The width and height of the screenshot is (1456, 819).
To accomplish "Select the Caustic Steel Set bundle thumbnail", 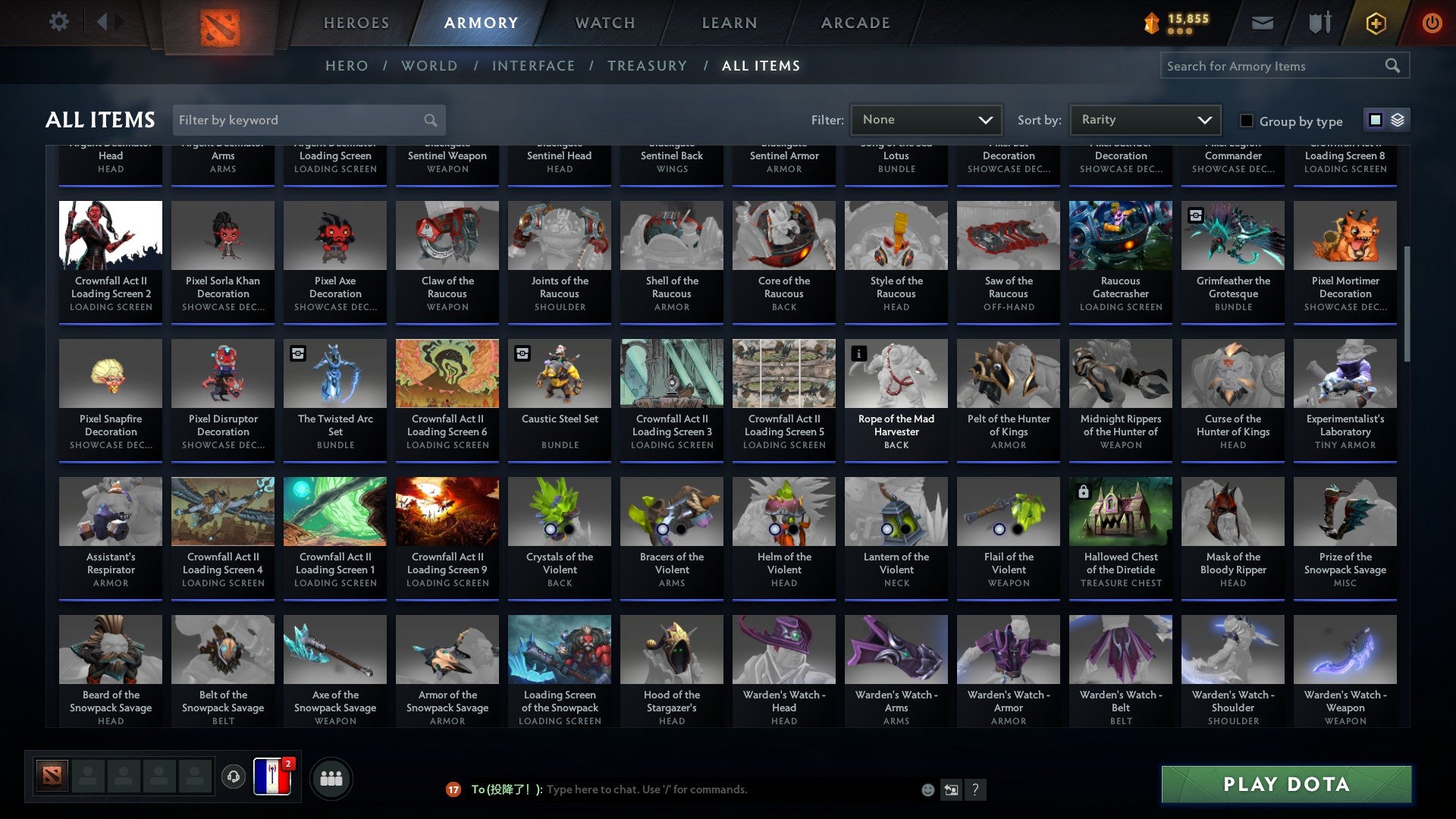I will [x=559, y=372].
